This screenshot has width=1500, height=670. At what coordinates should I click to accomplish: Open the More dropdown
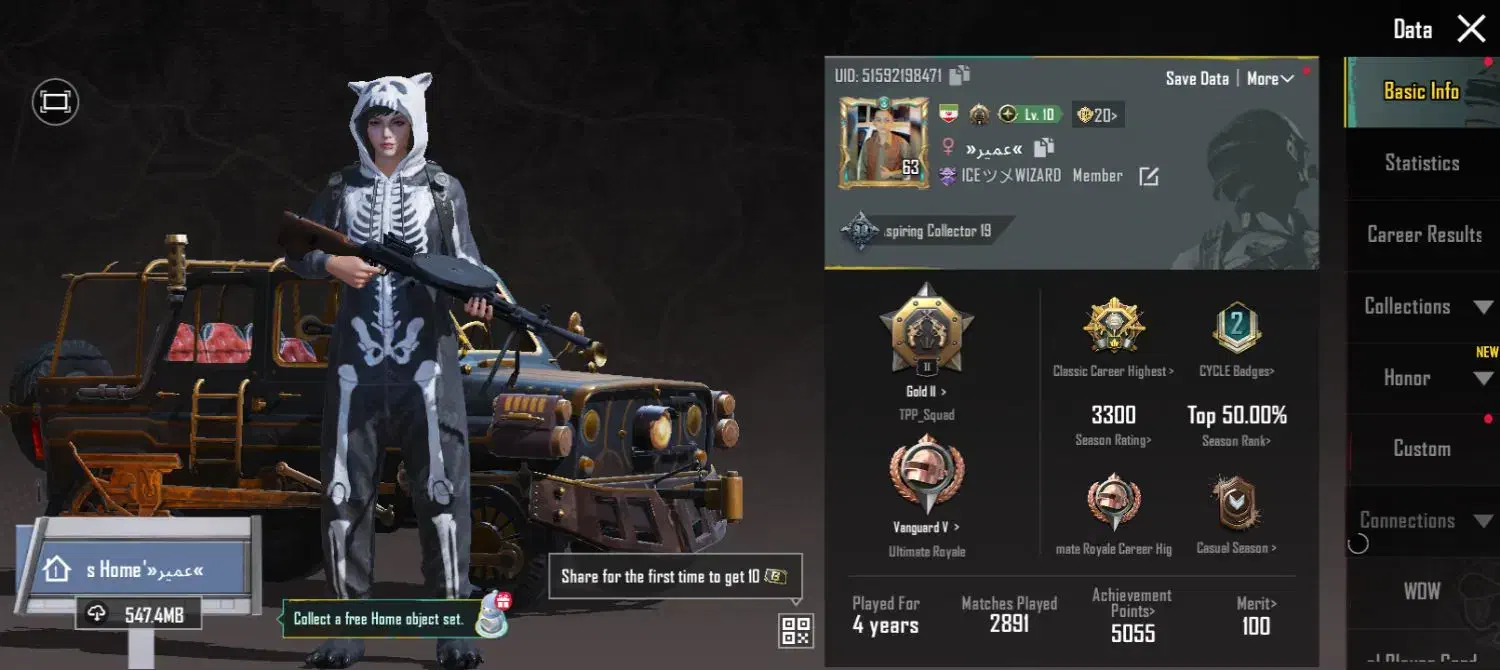click(x=1270, y=78)
